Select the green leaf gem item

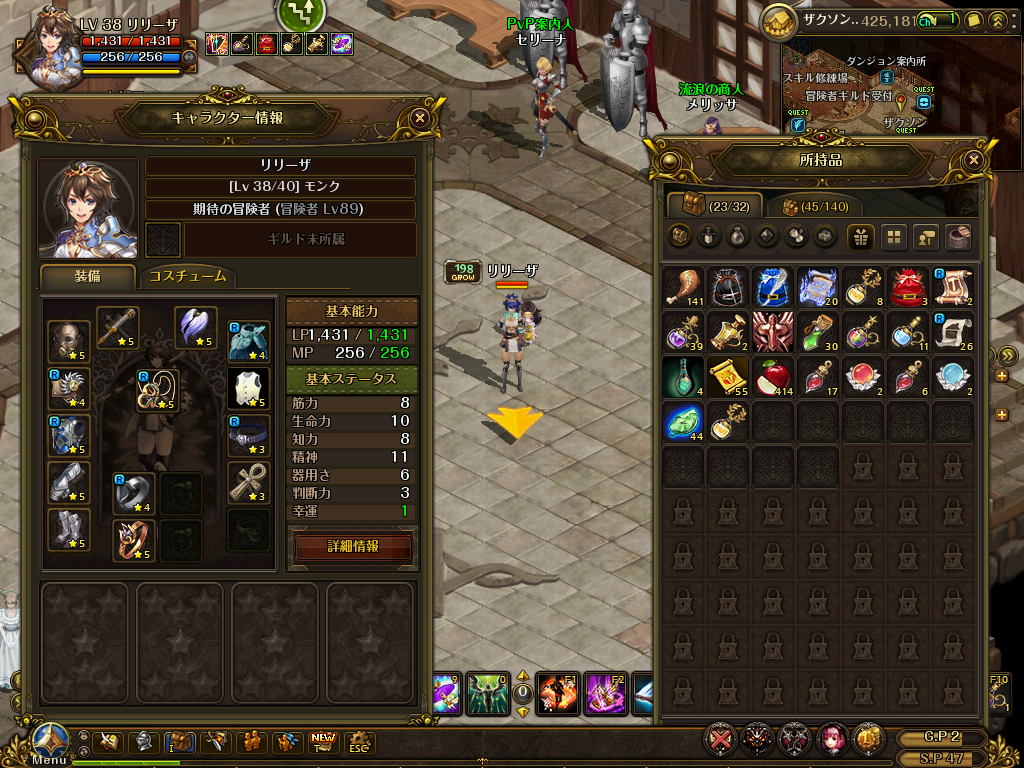point(683,423)
